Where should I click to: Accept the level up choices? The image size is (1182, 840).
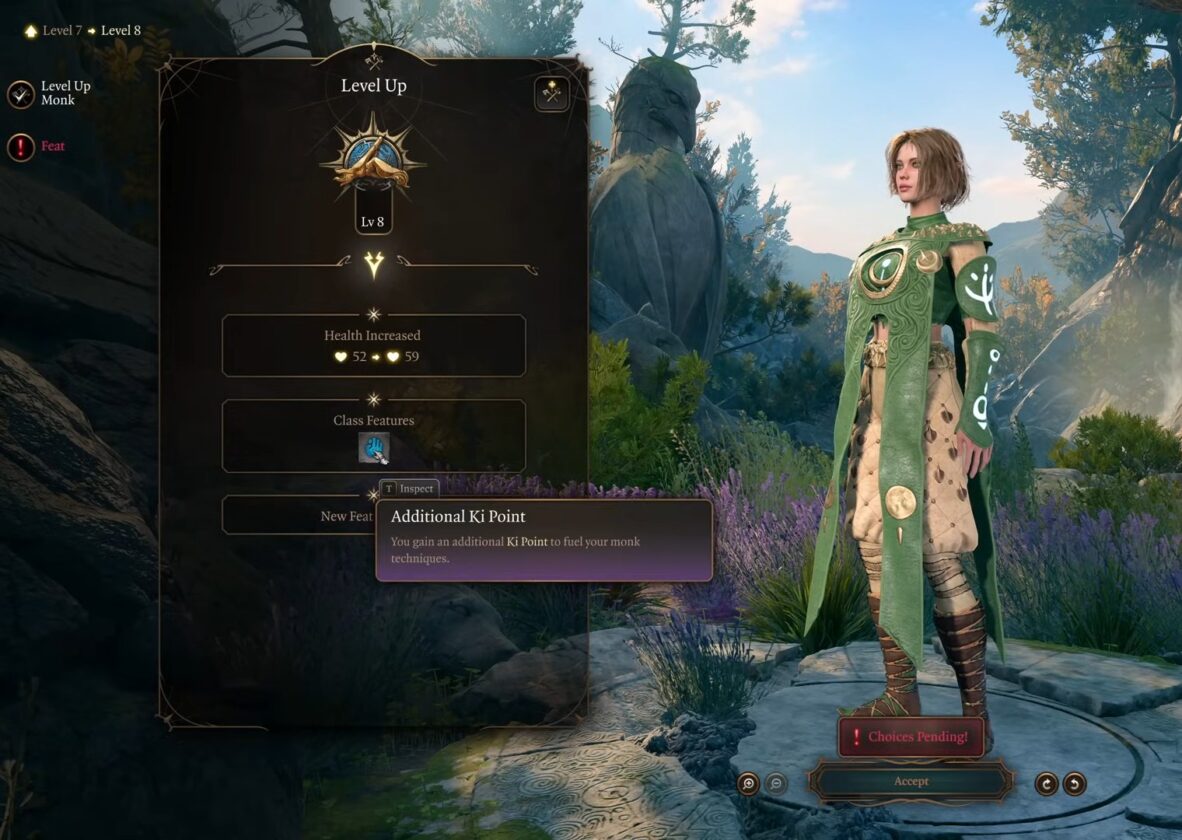911,781
